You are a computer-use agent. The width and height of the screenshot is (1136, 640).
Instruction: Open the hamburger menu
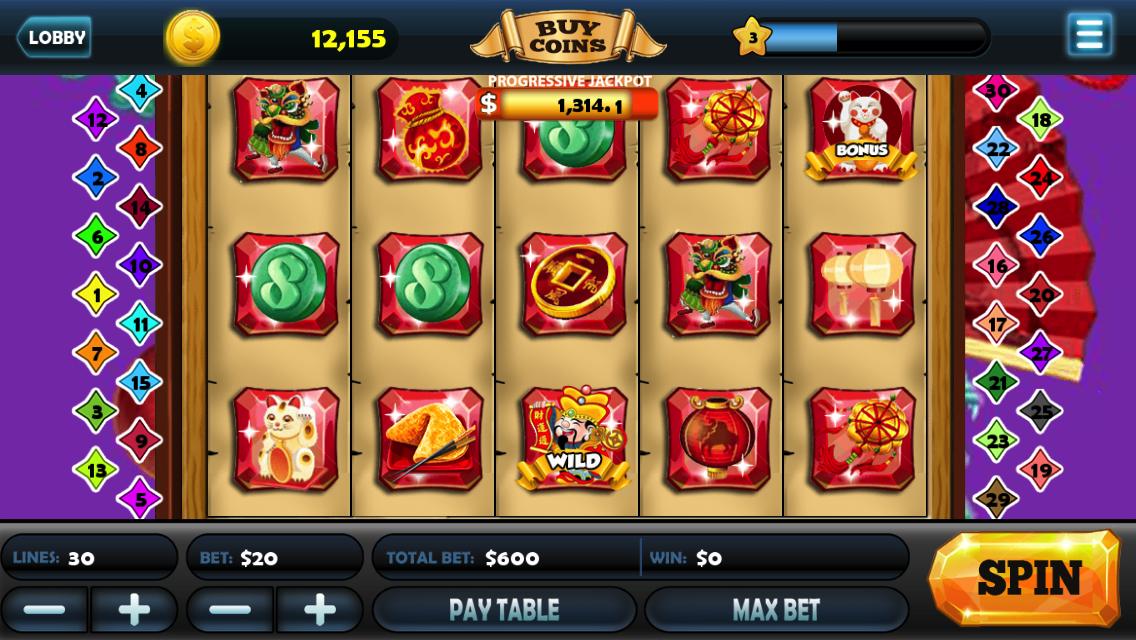1089,35
